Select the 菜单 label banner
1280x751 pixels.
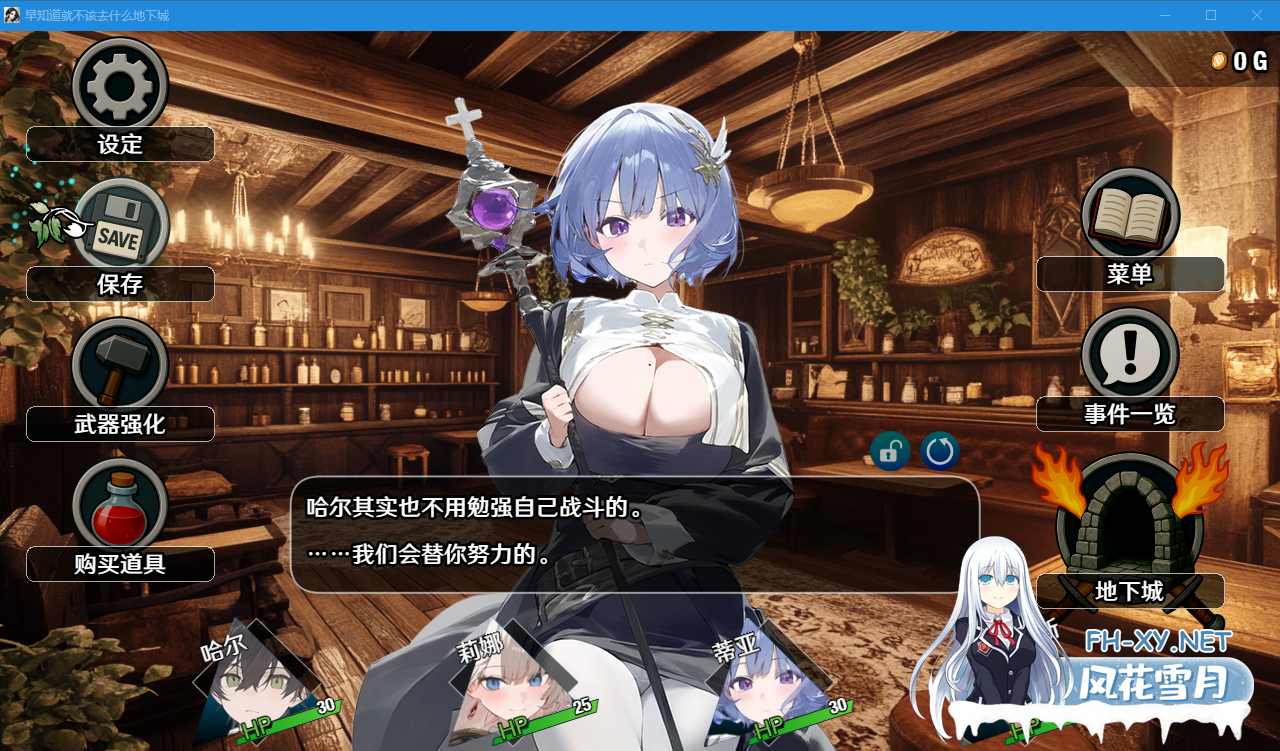click(1129, 274)
